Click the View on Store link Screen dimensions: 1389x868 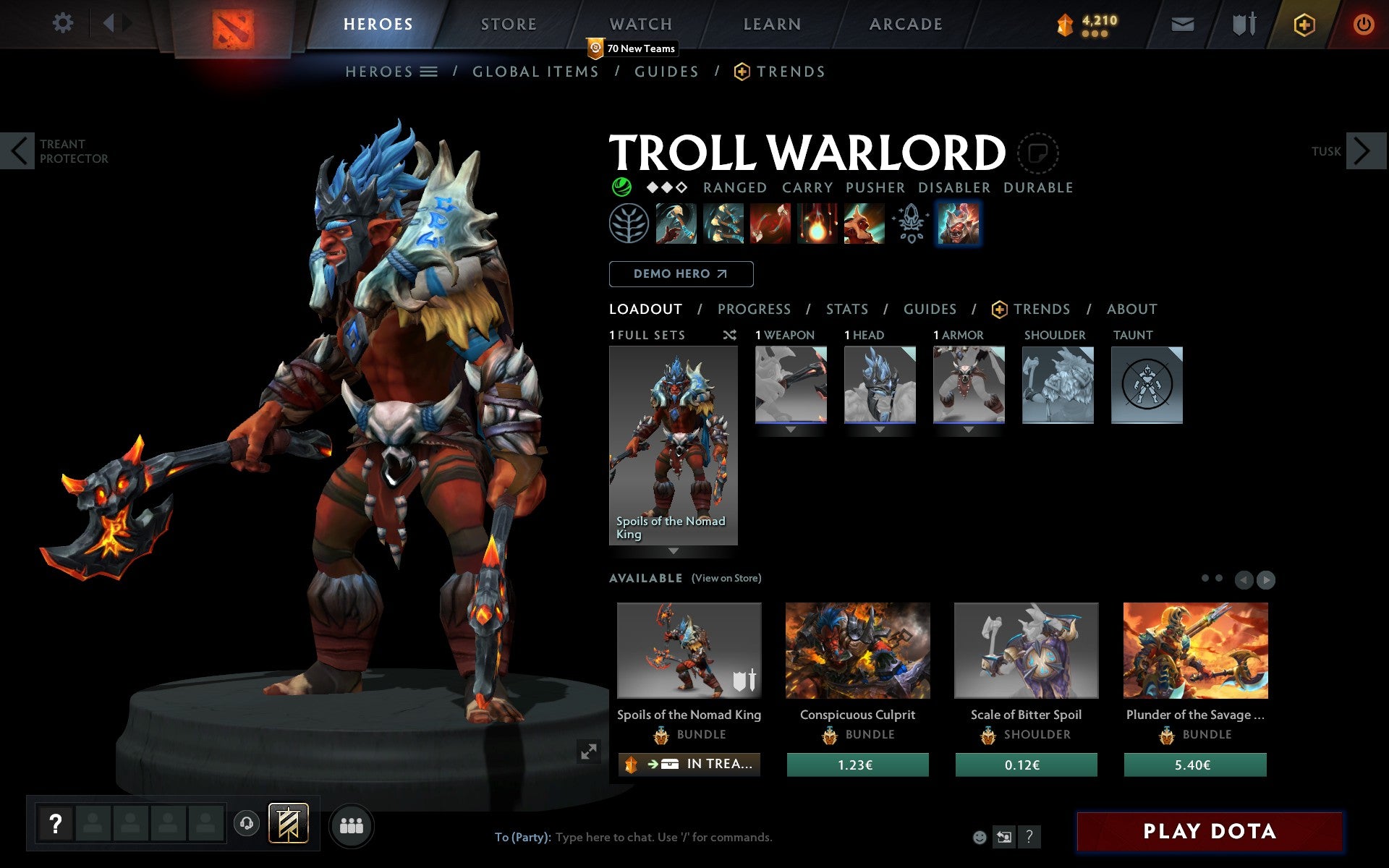click(726, 578)
